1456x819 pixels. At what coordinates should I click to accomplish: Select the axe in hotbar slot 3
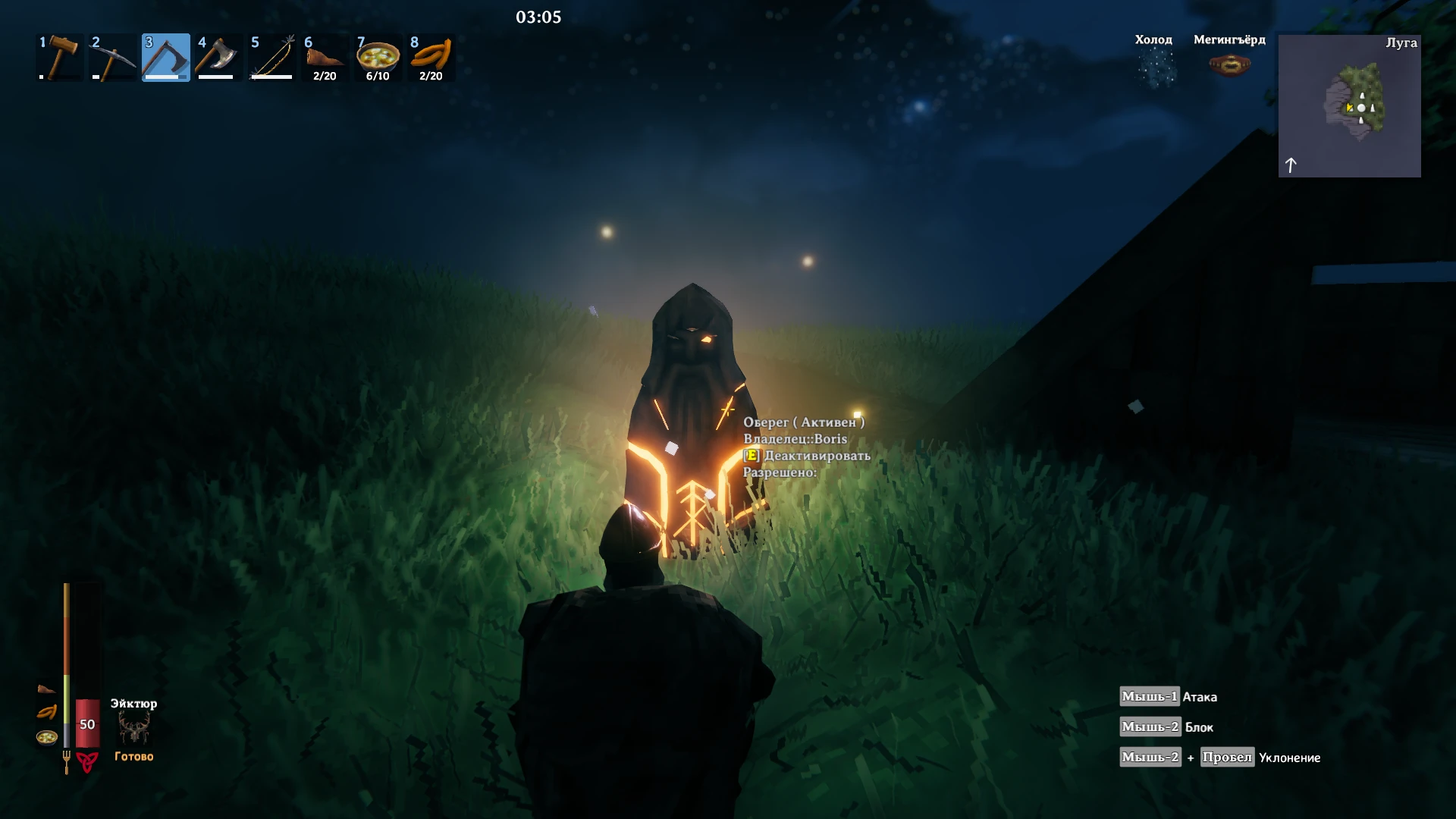pos(165,57)
